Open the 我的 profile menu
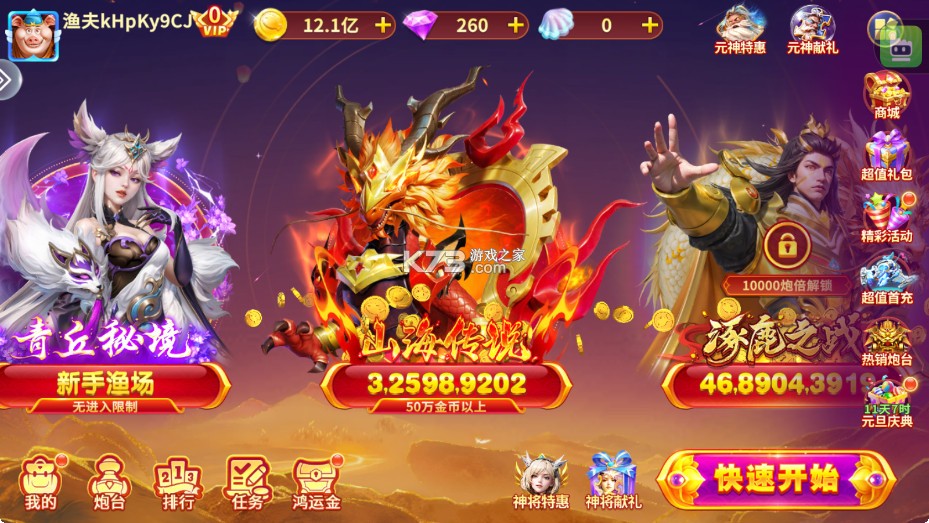The width and height of the screenshot is (929, 523). click(x=41, y=483)
